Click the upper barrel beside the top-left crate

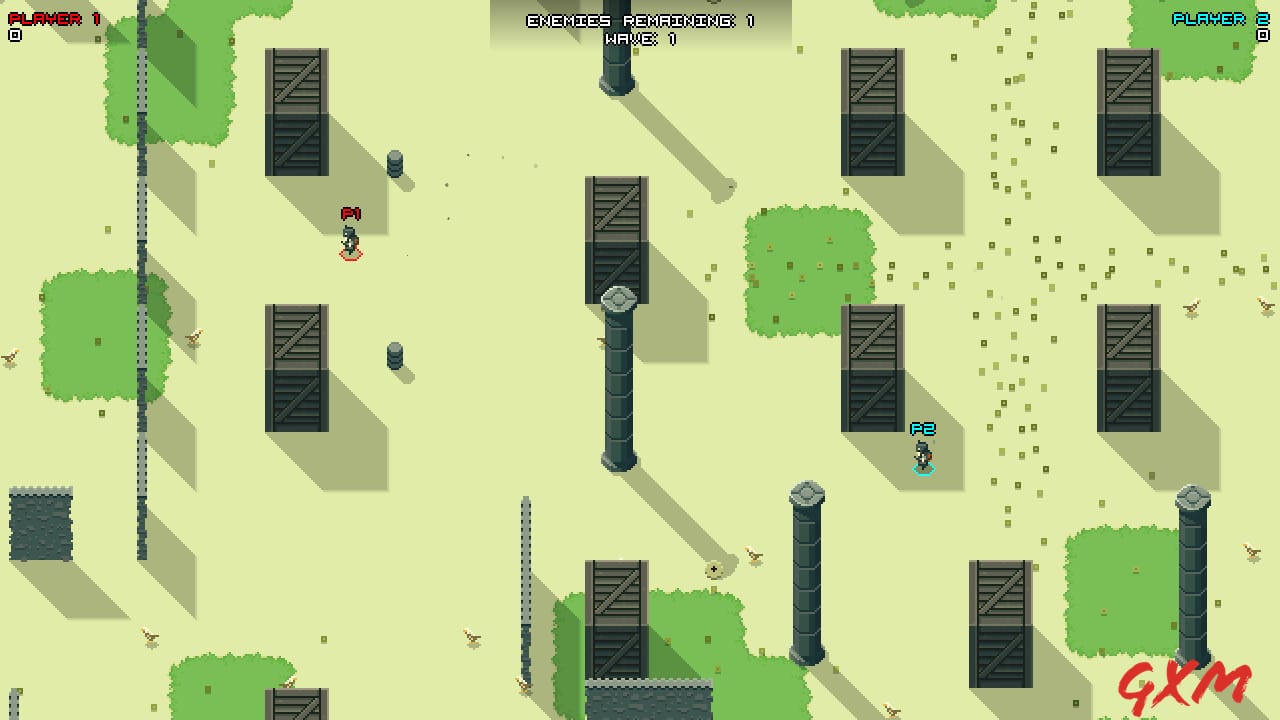(395, 162)
